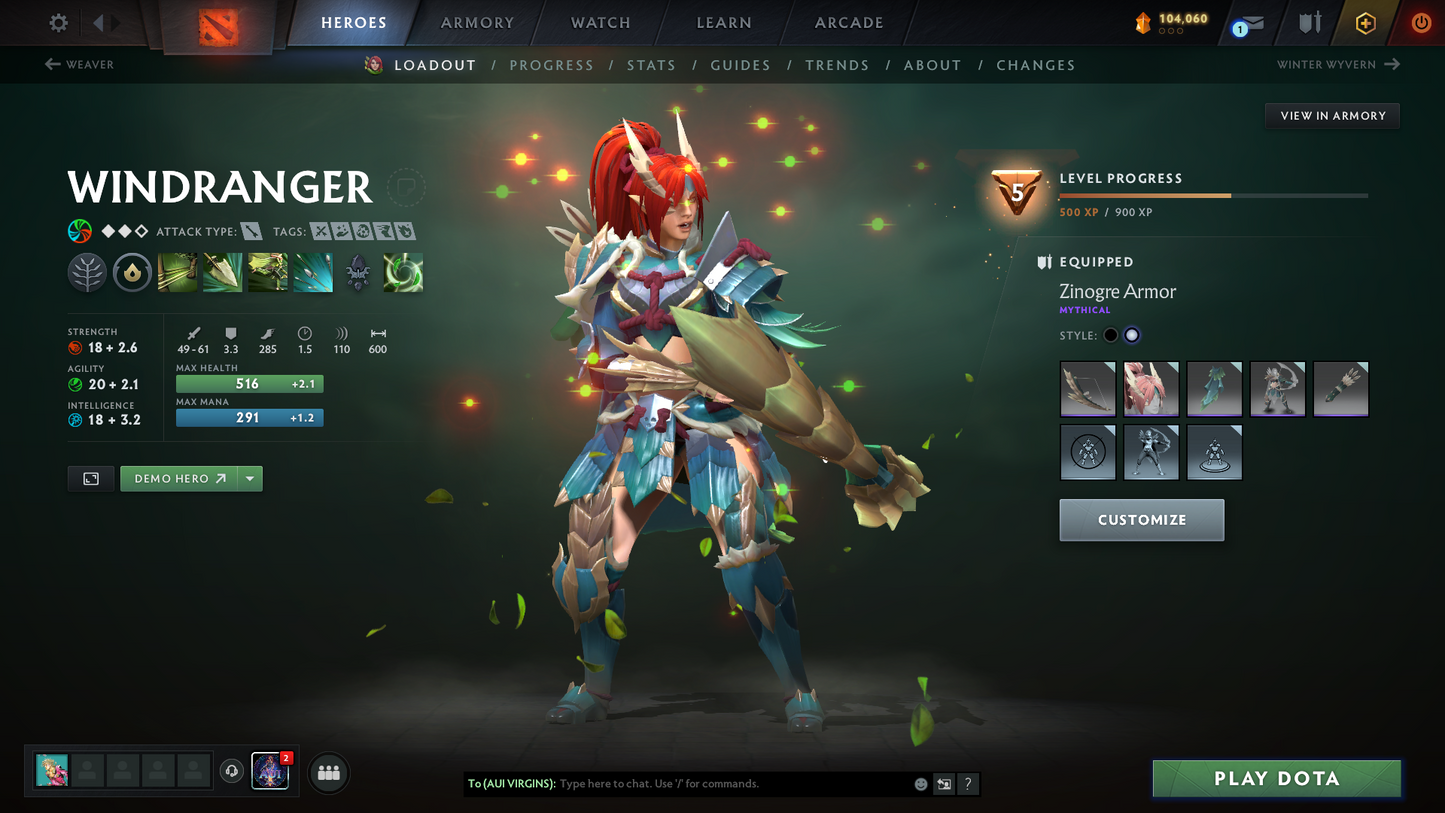Open the GUIDES section of the hero page
1445x813 pixels.
740,64
